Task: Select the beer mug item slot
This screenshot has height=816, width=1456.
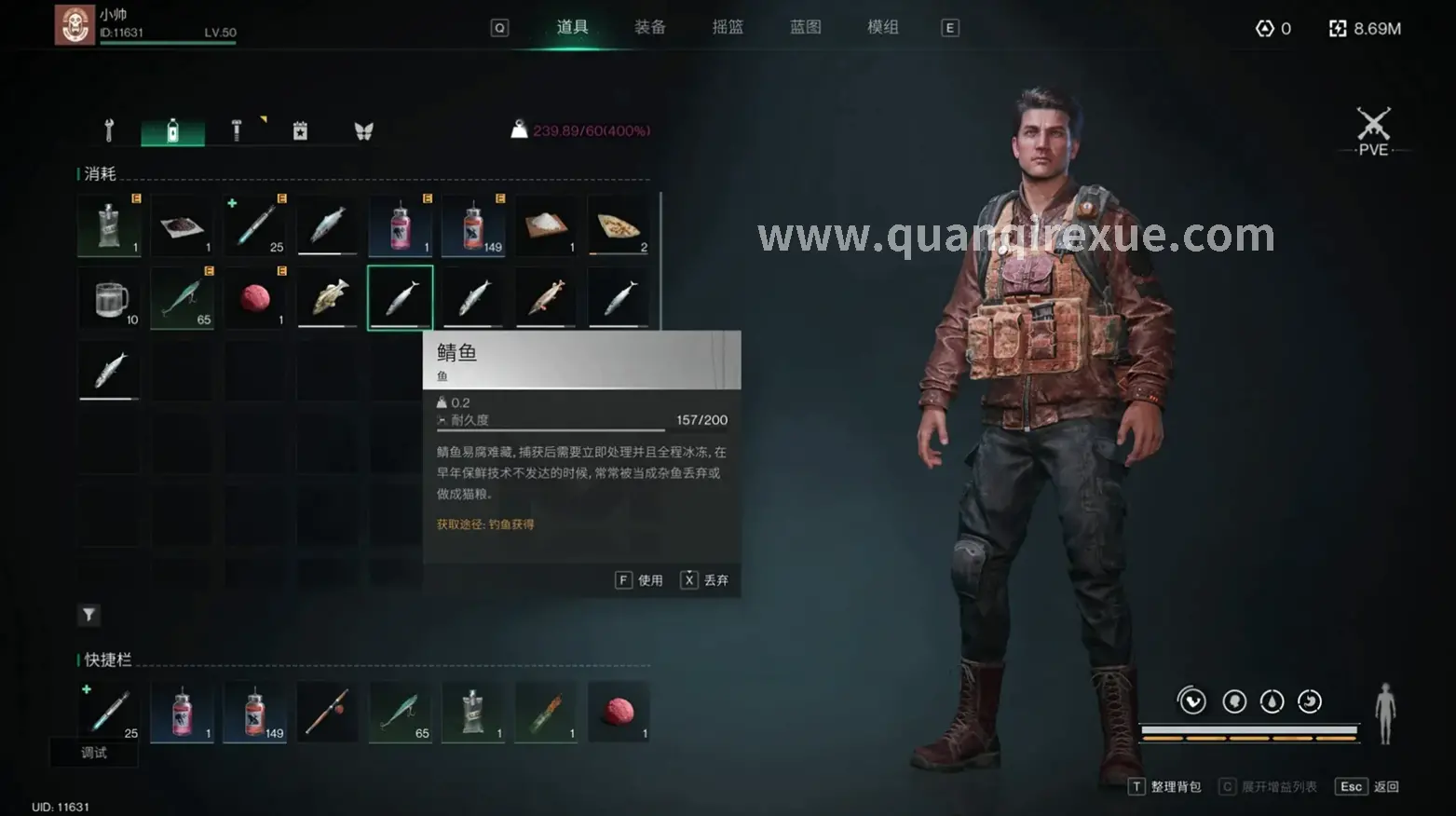Action: click(x=110, y=299)
